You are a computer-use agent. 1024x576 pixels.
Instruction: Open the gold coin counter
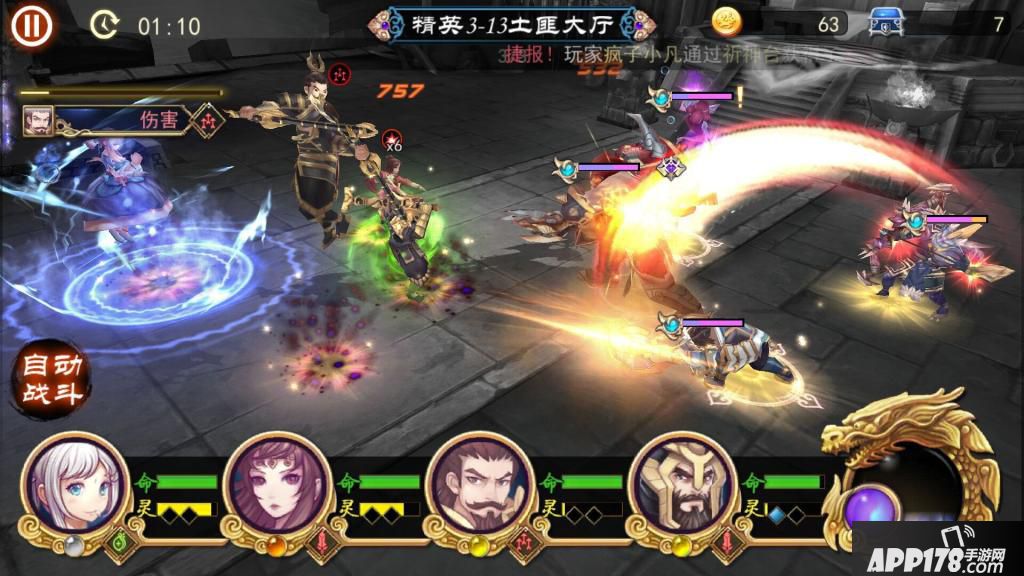[x=780, y=23]
